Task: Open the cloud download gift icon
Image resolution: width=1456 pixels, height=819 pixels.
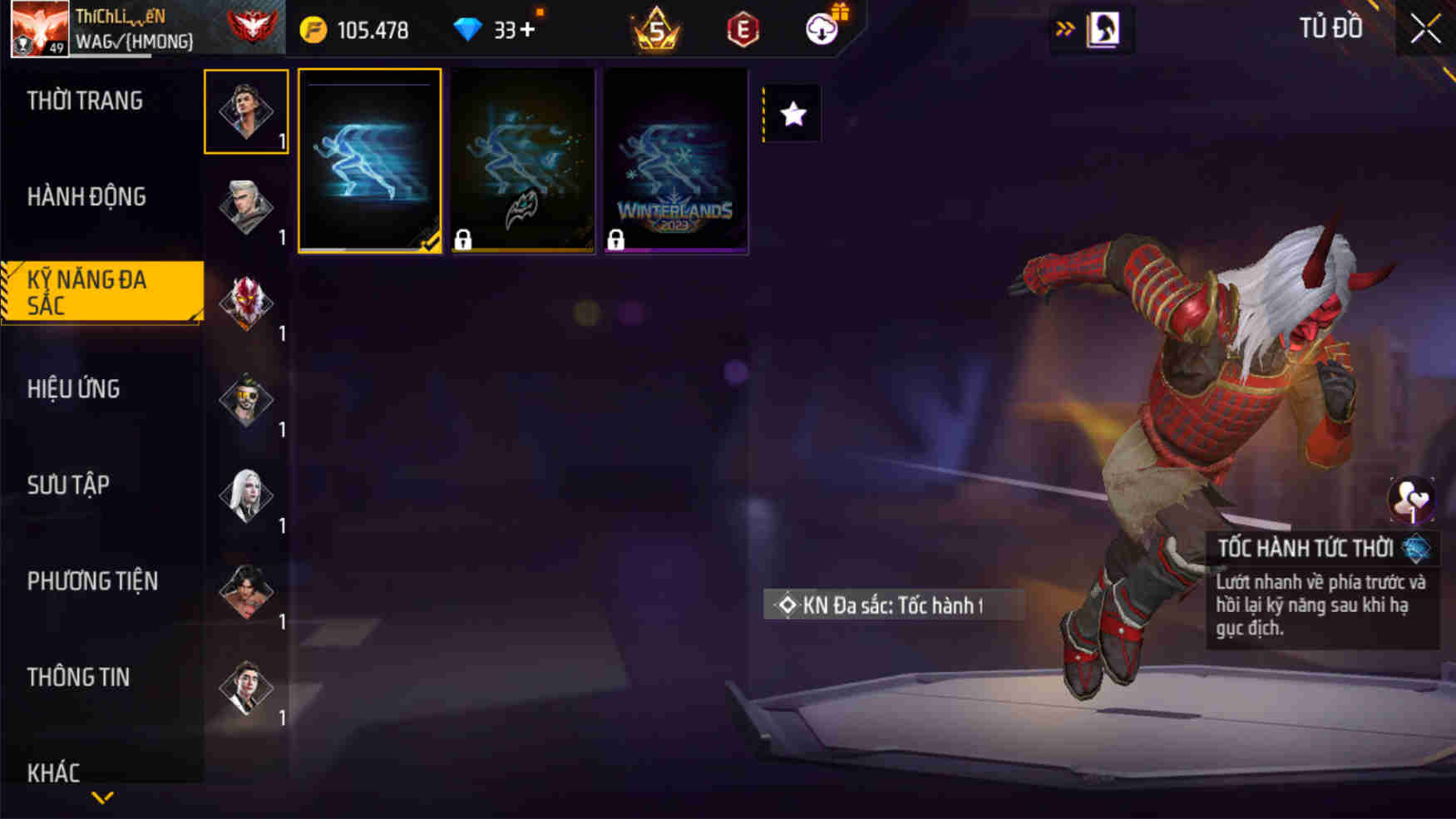Action: [821, 29]
